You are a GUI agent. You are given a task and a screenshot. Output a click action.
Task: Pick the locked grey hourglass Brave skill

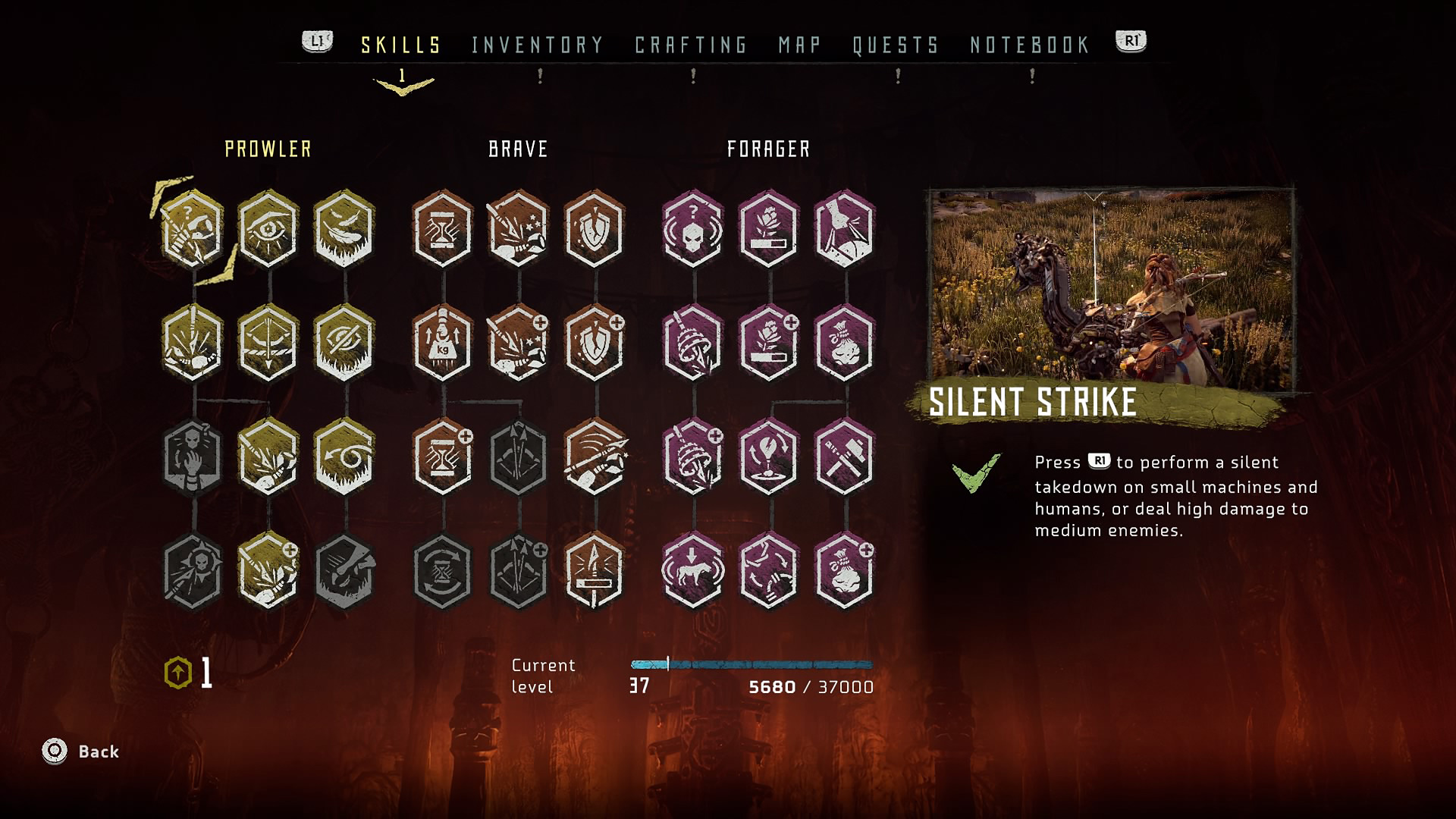[443, 571]
